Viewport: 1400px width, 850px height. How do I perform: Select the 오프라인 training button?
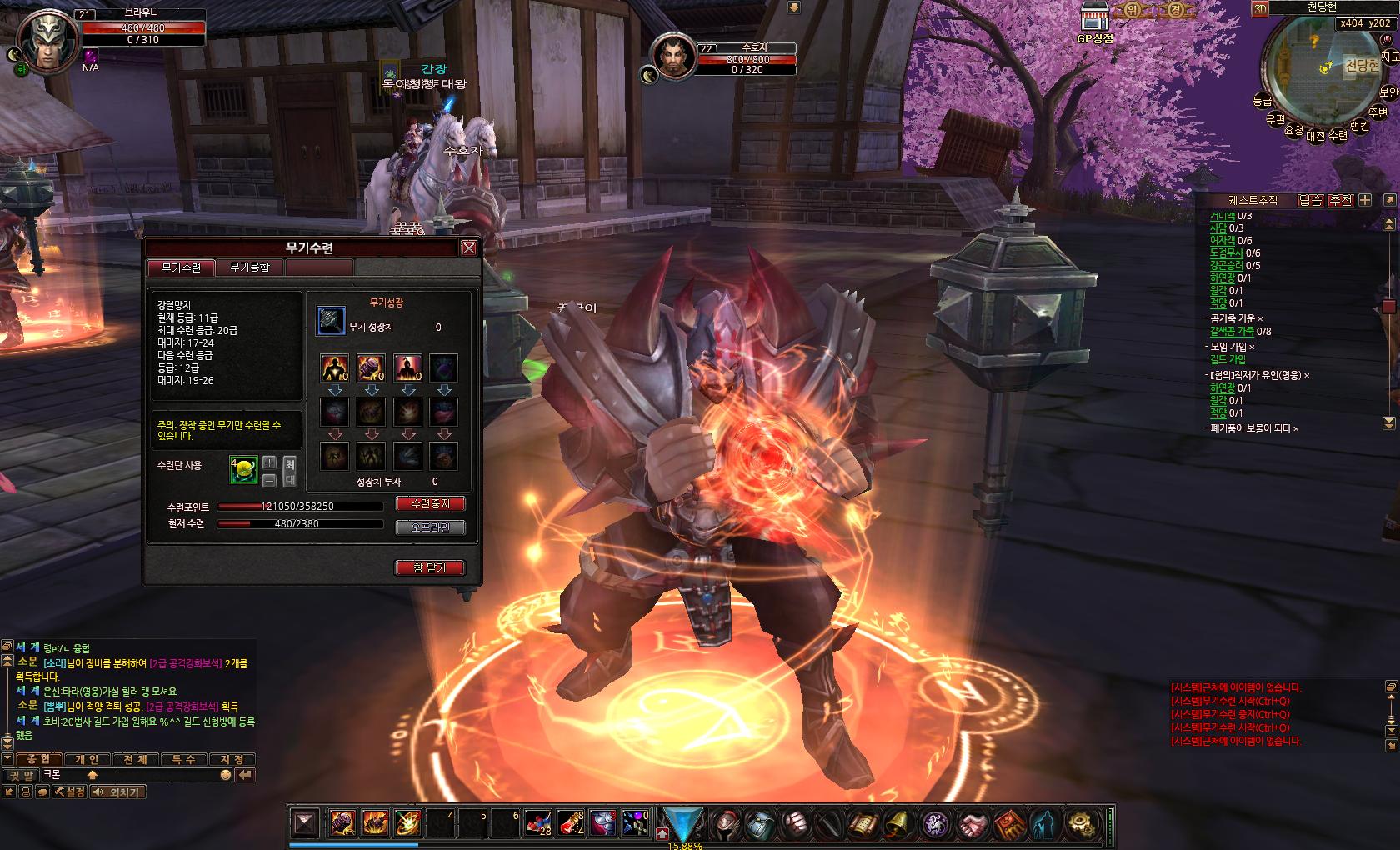point(430,527)
